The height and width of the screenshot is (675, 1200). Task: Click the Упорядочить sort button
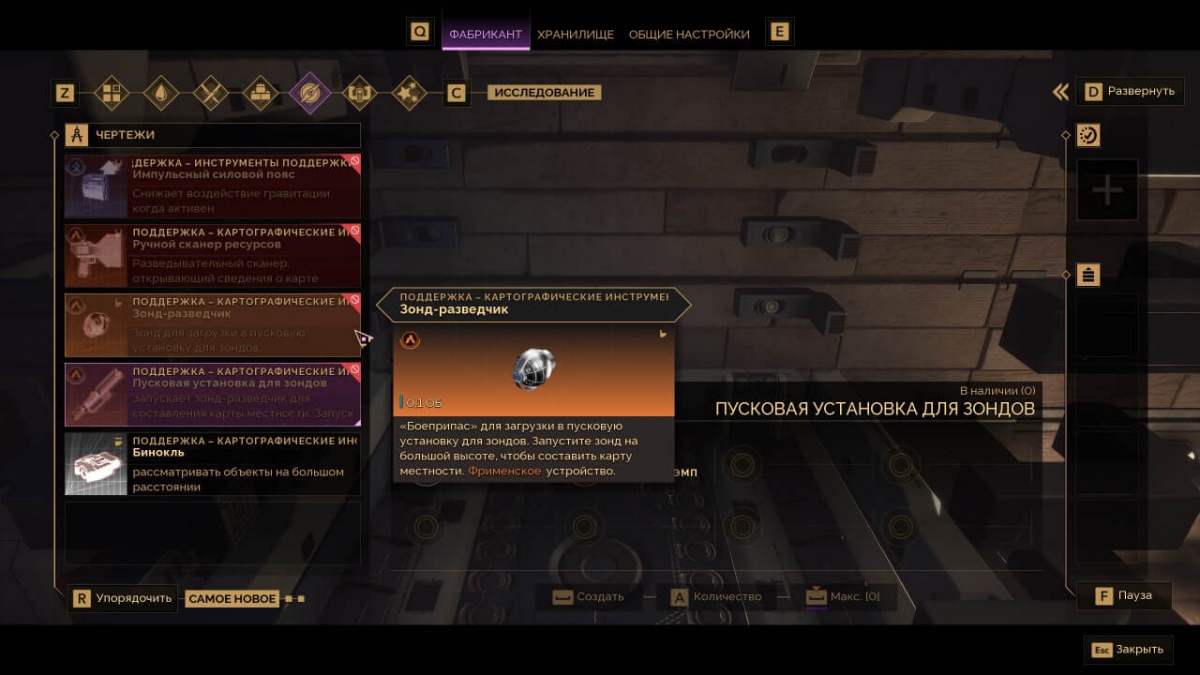coord(122,599)
